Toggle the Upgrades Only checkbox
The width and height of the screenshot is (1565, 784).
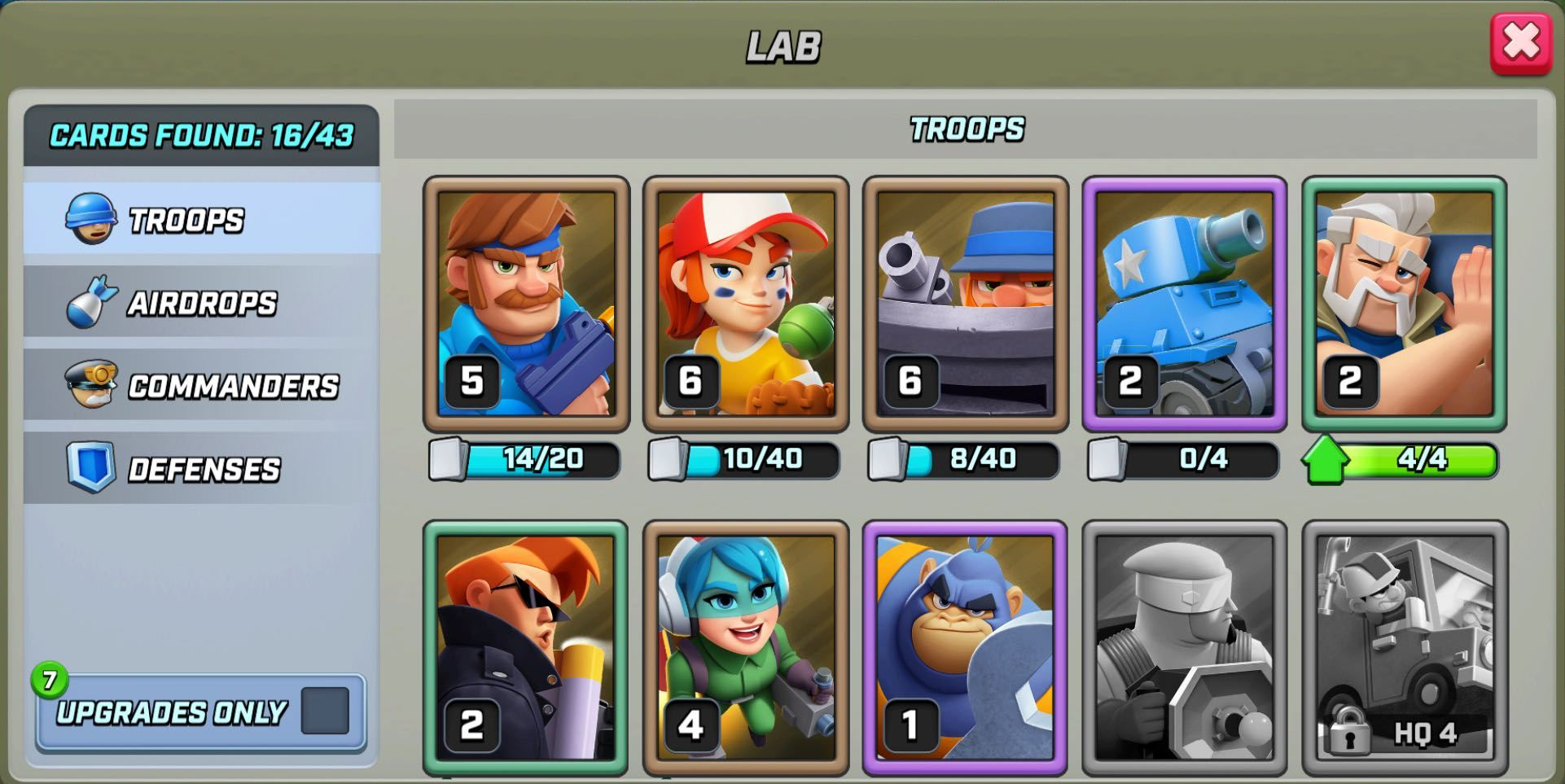[325, 711]
